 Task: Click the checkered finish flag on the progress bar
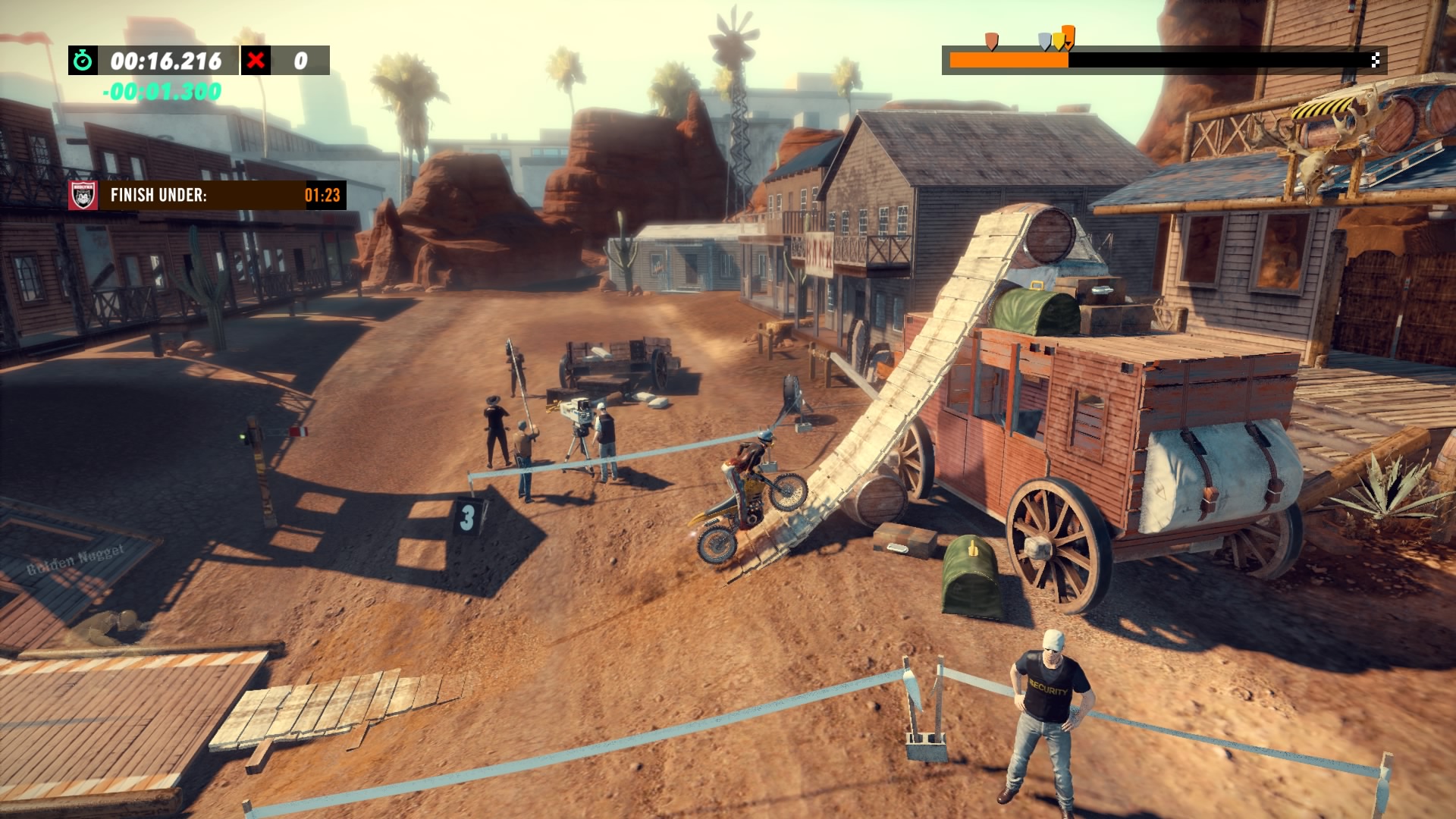point(1375,60)
